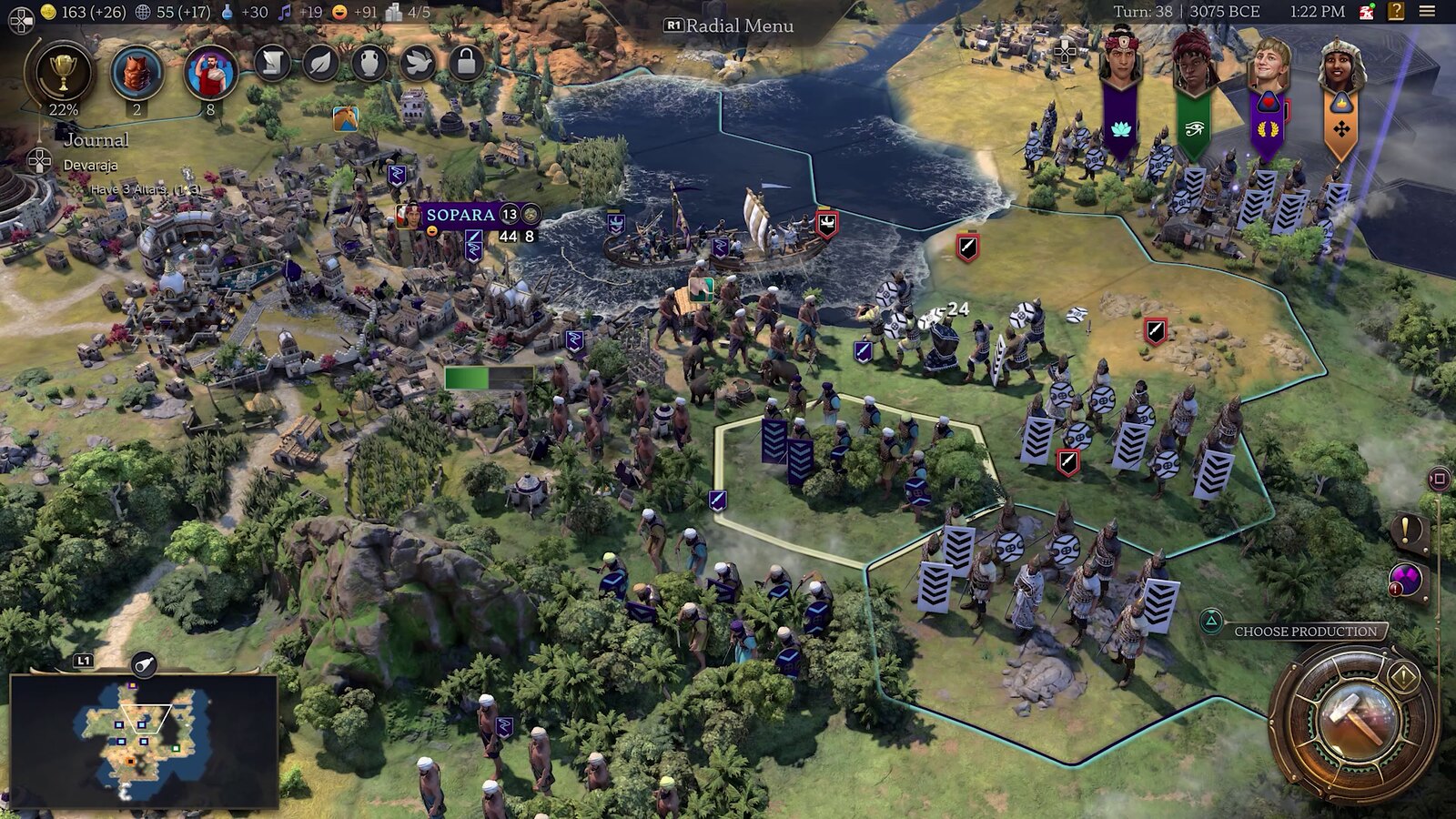Click the dove icon button
This screenshot has height=819, width=1456.
coord(418,63)
